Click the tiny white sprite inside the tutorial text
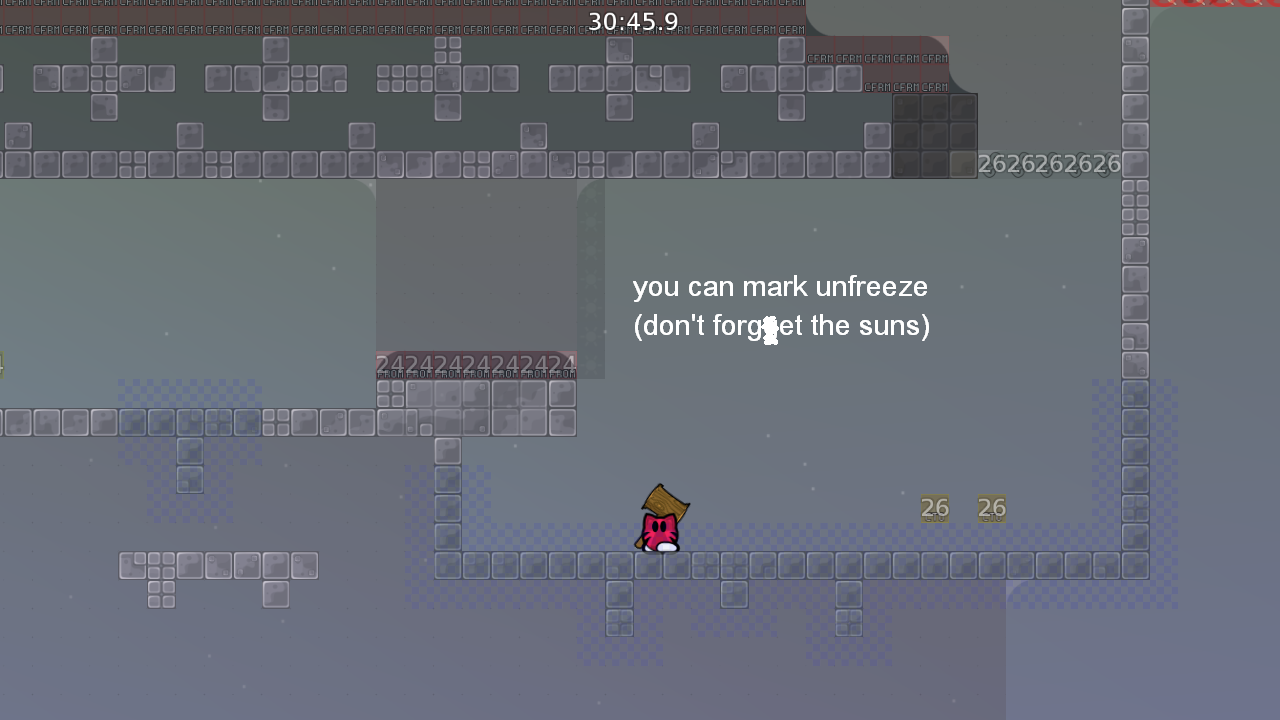Viewport: 1280px width, 720px height. click(x=770, y=328)
